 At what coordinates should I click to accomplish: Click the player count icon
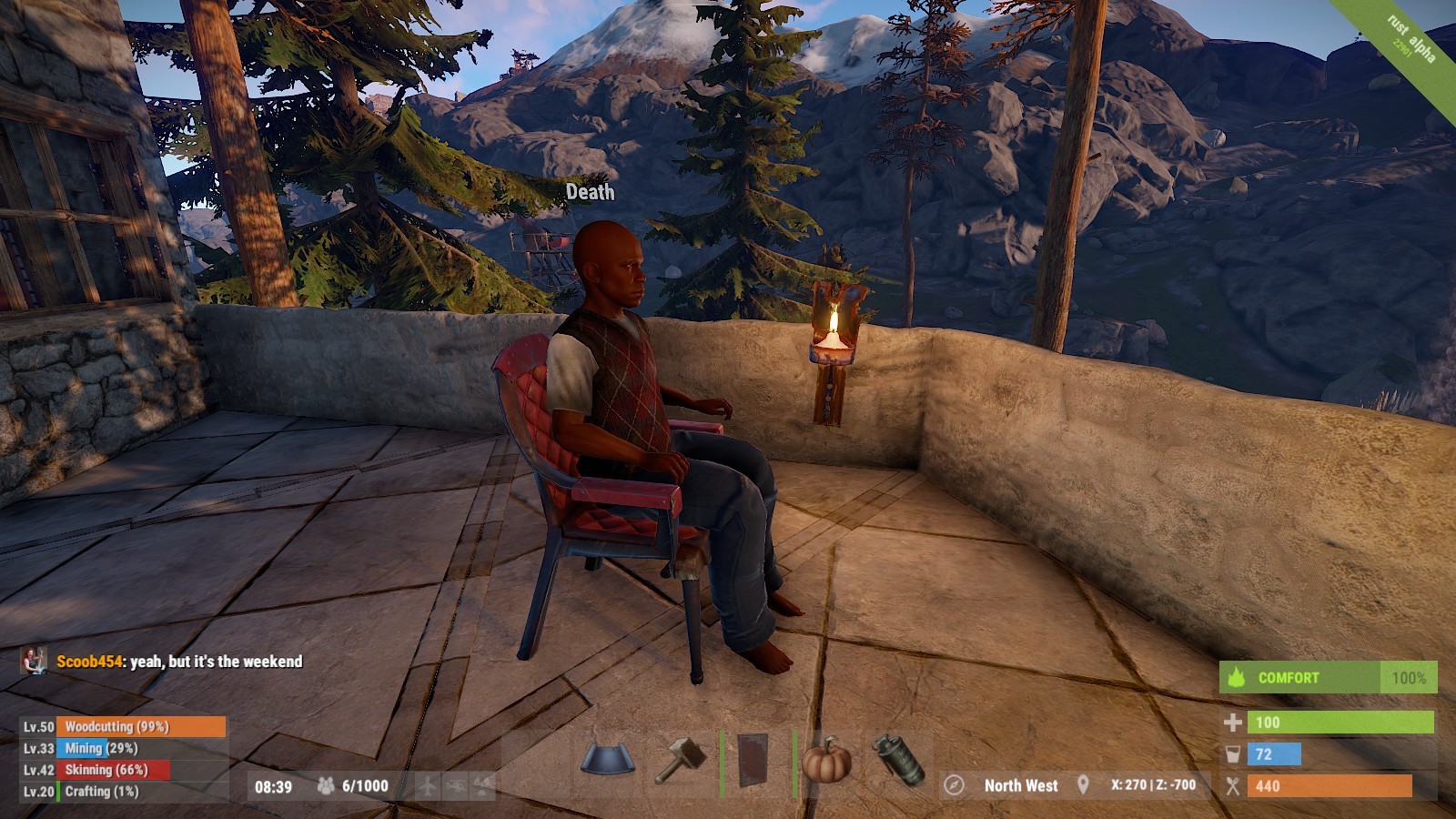(325, 785)
